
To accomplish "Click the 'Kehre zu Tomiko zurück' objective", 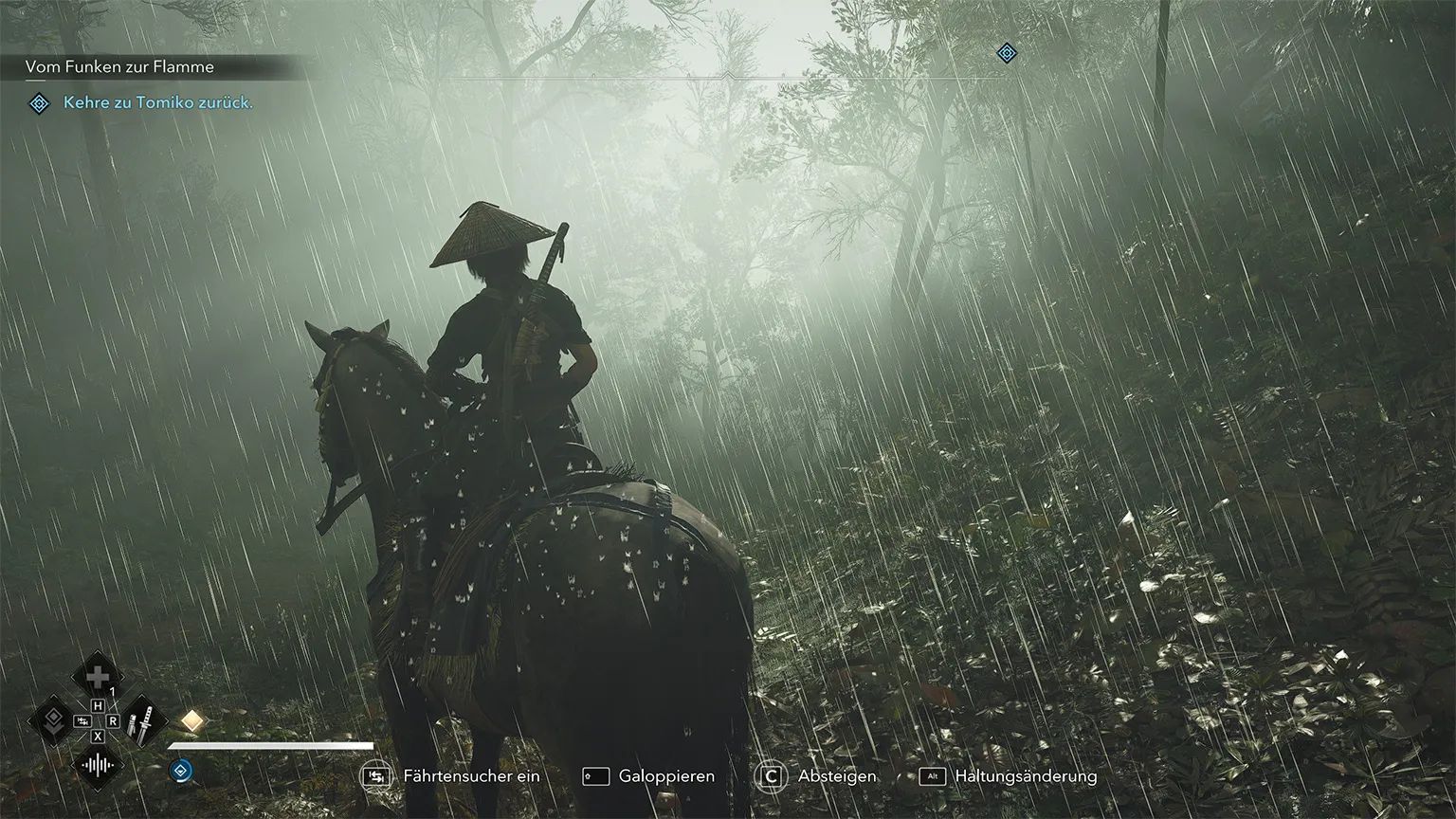I will pyautogui.click(x=157, y=102).
